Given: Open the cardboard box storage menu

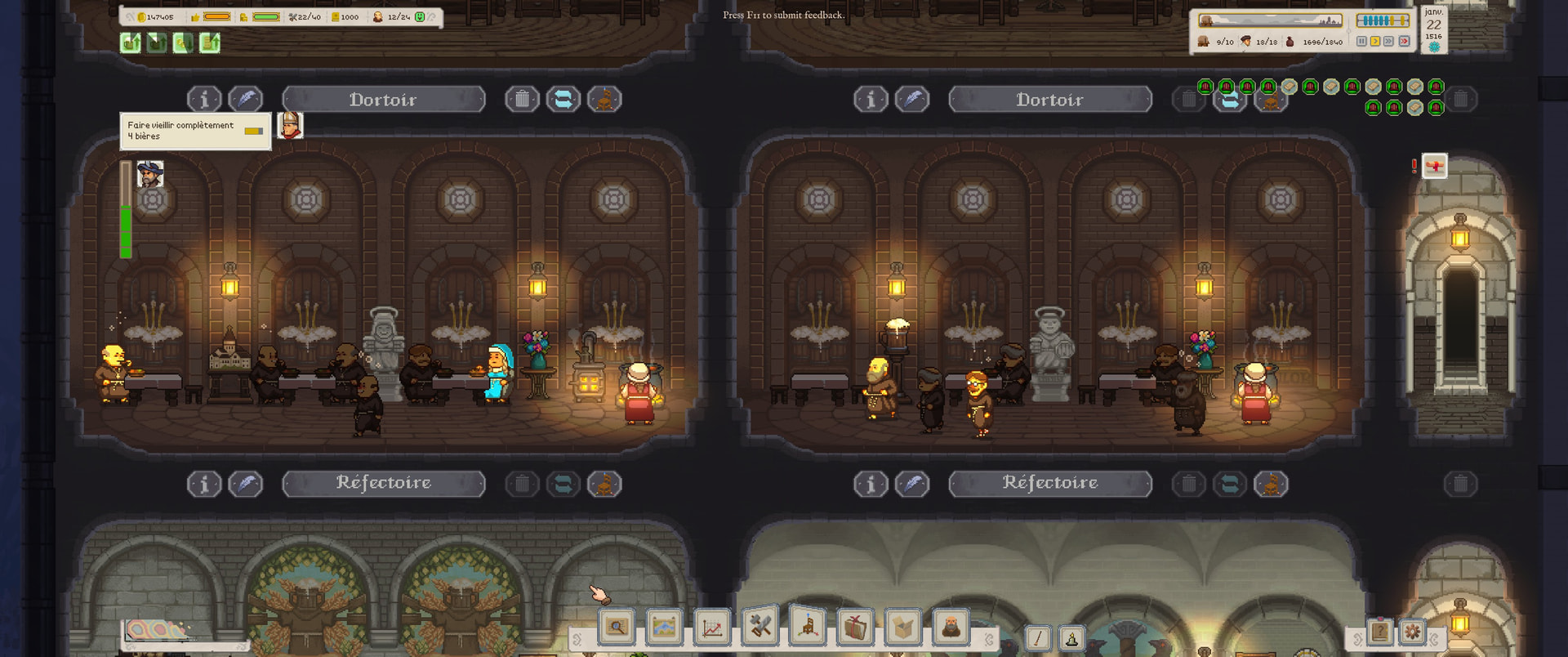Looking at the screenshot, I should pos(903,628).
